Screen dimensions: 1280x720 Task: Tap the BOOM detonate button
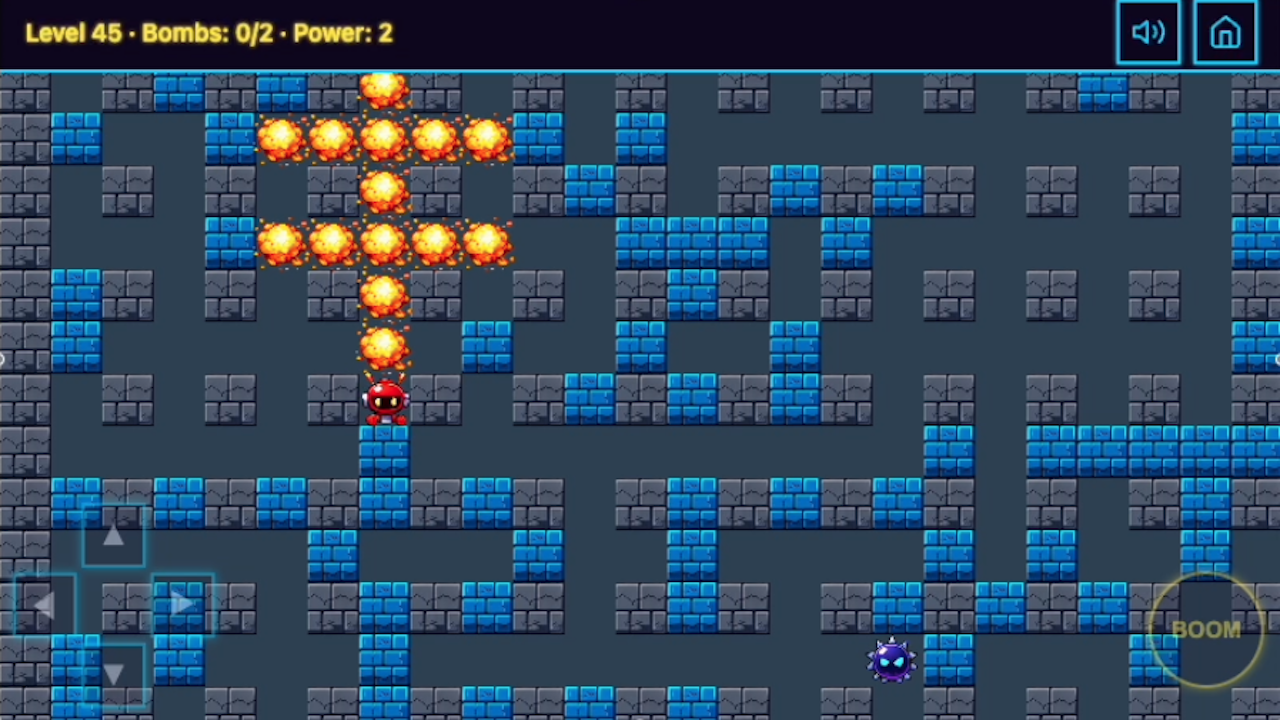point(1206,629)
